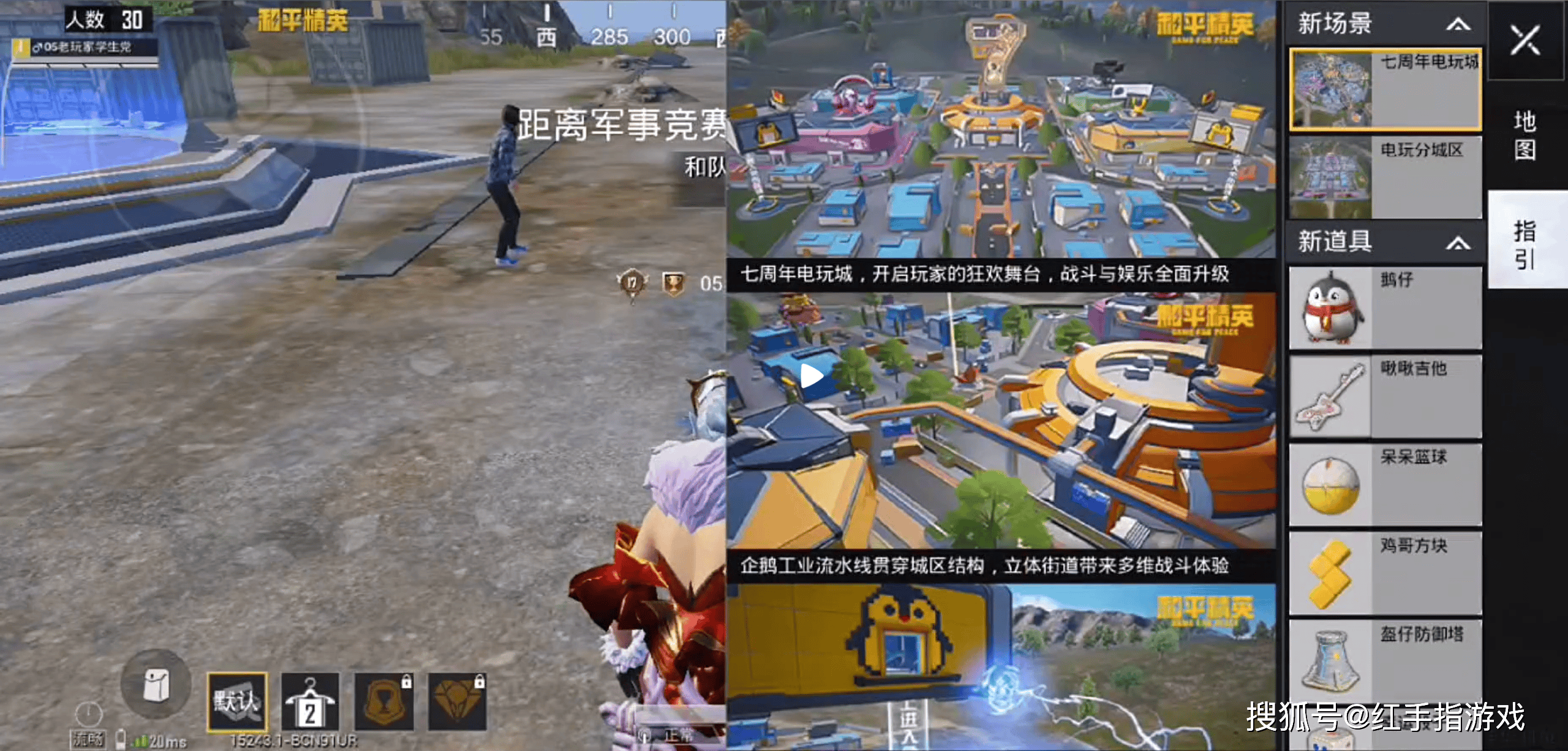Image resolution: width=1568 pixels, height=751 pixels.
Task: Collapse the 新场景 section
Action: coord(1458,25)
